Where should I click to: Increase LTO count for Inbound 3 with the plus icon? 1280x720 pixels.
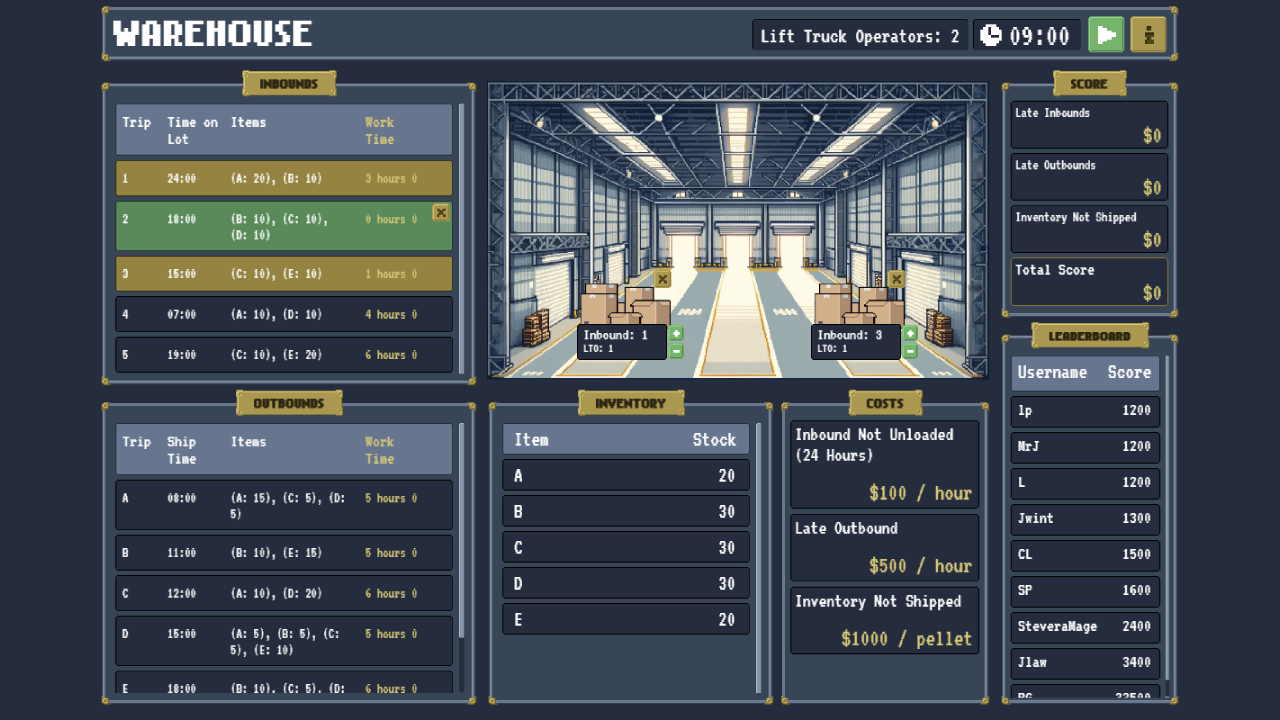909,333
